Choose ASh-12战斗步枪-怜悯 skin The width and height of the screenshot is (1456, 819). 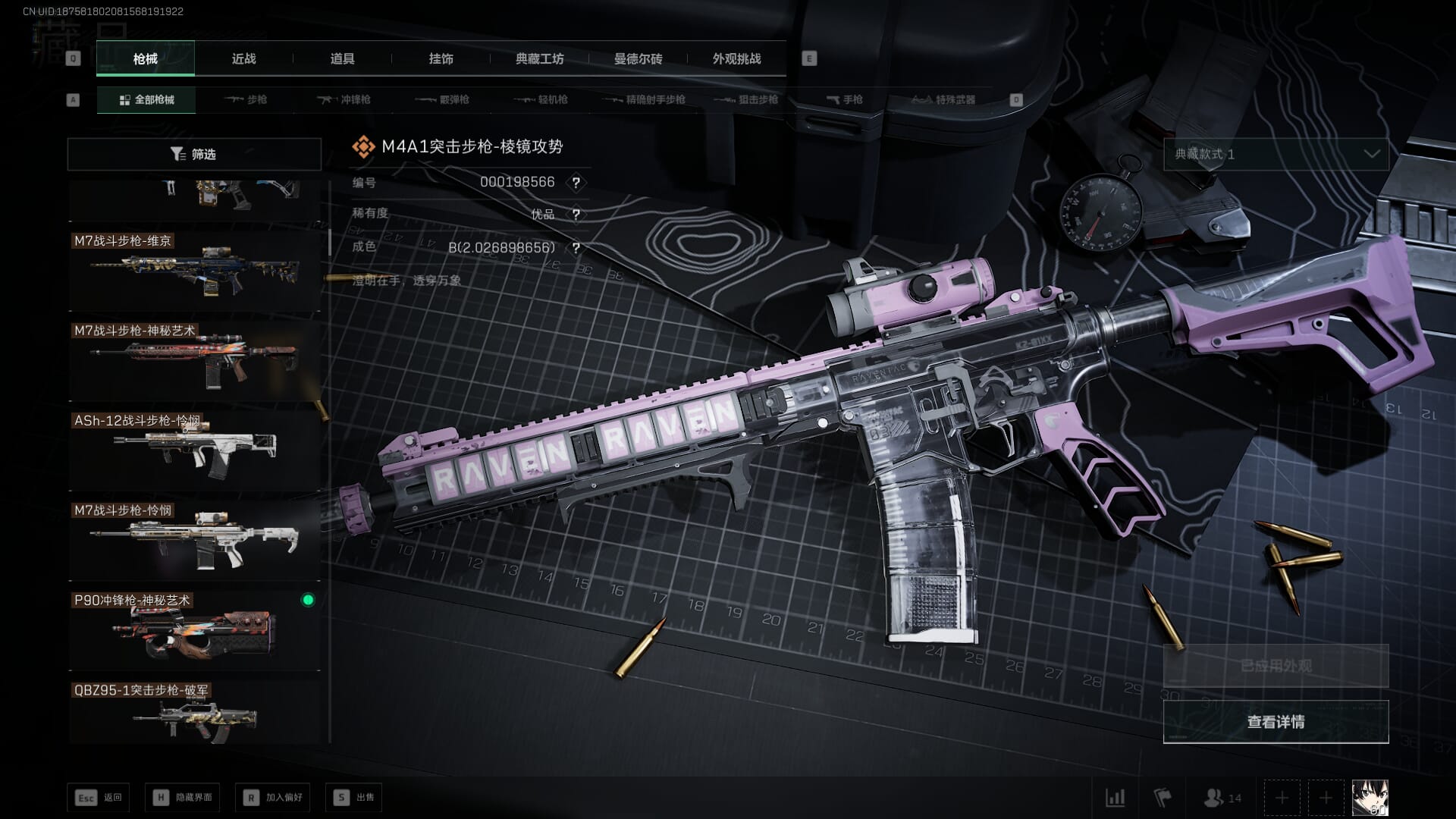(x=194, y=451)
